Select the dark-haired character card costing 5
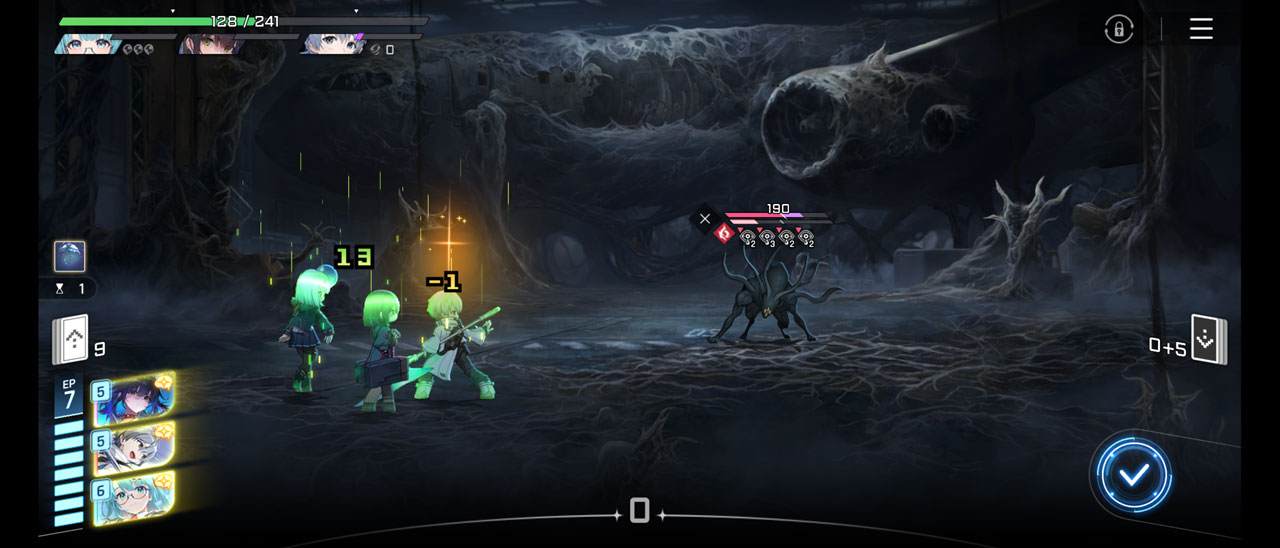1280x548 pixels. coord(134,398)
